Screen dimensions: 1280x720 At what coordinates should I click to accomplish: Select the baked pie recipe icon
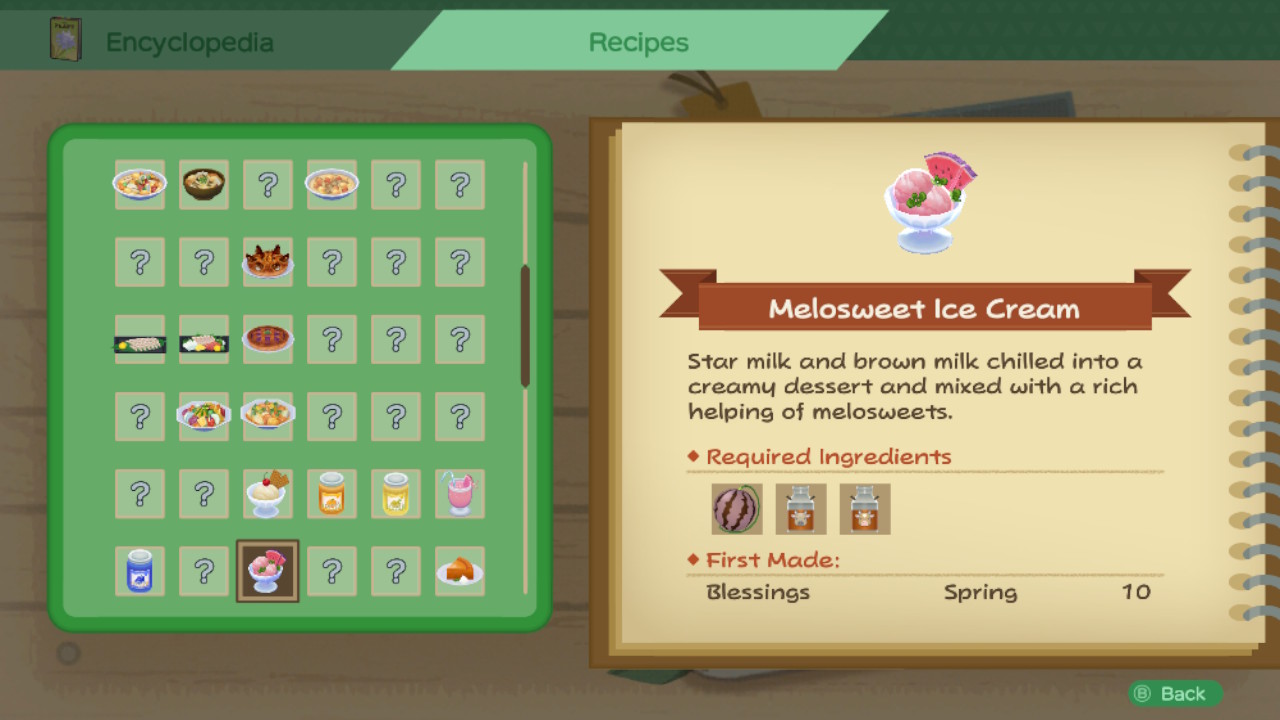268,339
